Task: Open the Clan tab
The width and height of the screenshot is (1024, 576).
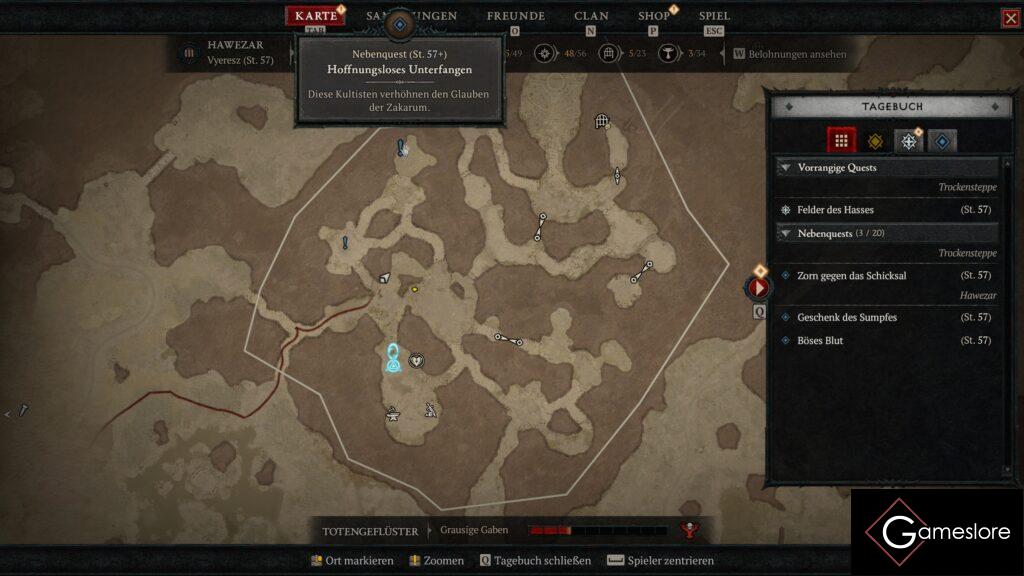Action: tap(591, 16)
